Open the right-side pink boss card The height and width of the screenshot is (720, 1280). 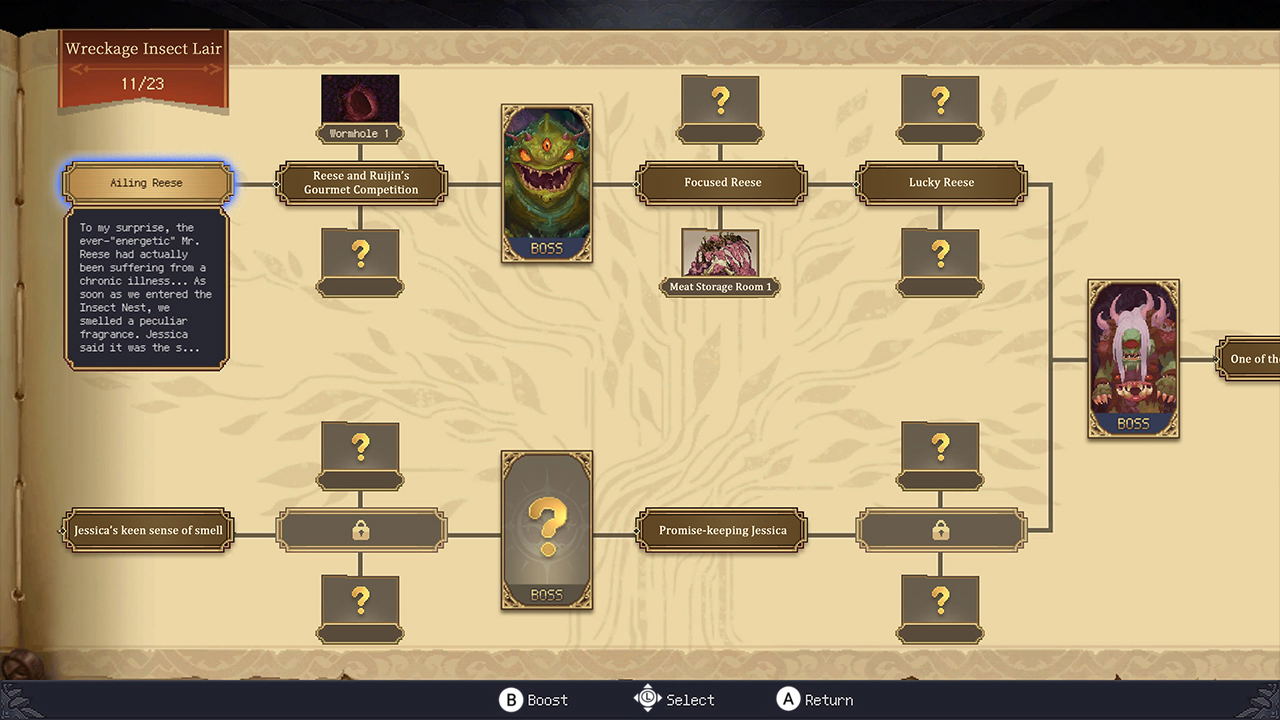tap(1133, 358)
